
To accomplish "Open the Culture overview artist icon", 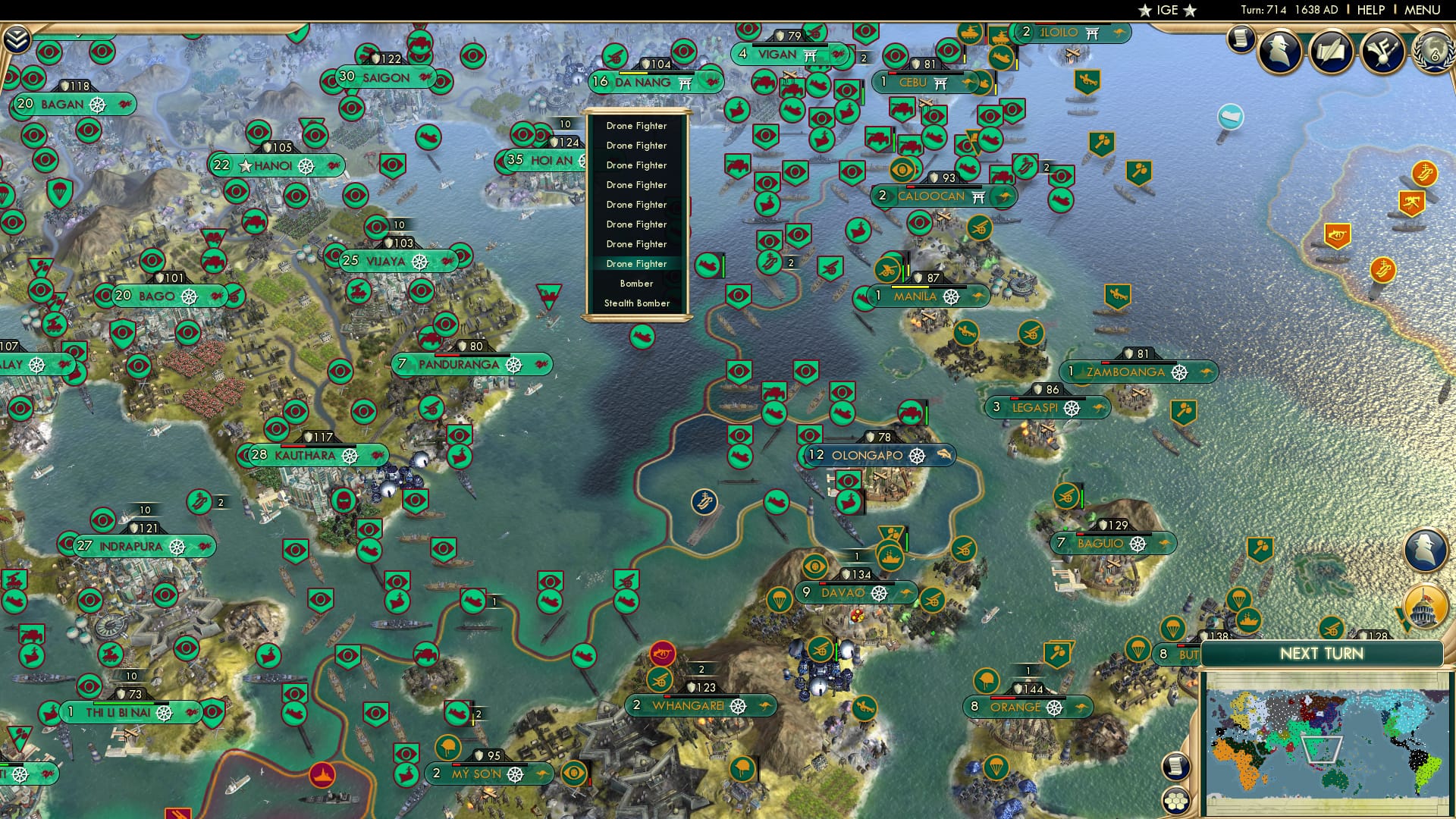I will (1381, 52).
